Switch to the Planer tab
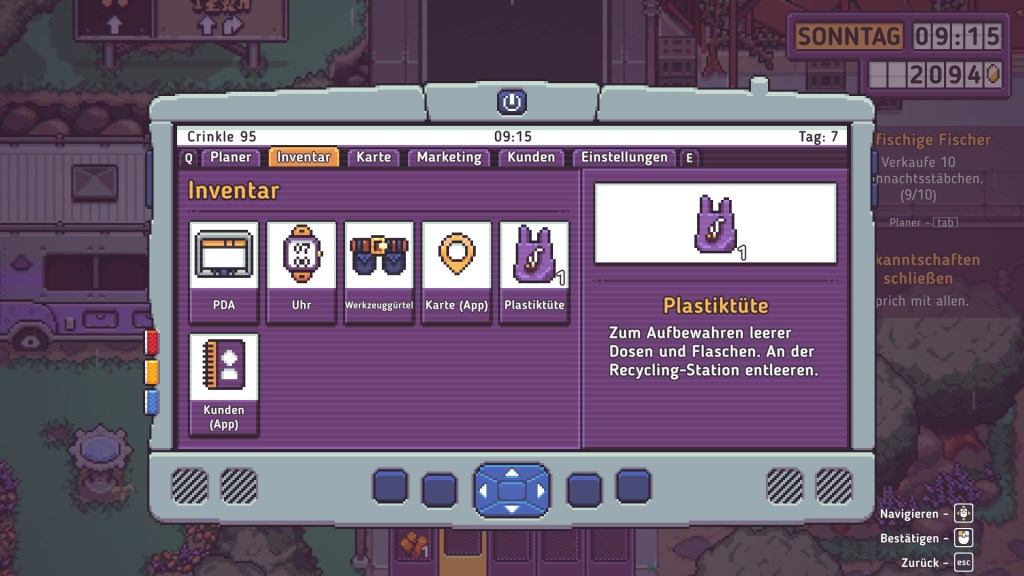This screenshot has height=576, width=1024. pyautogui.click(x=230, y=157)
